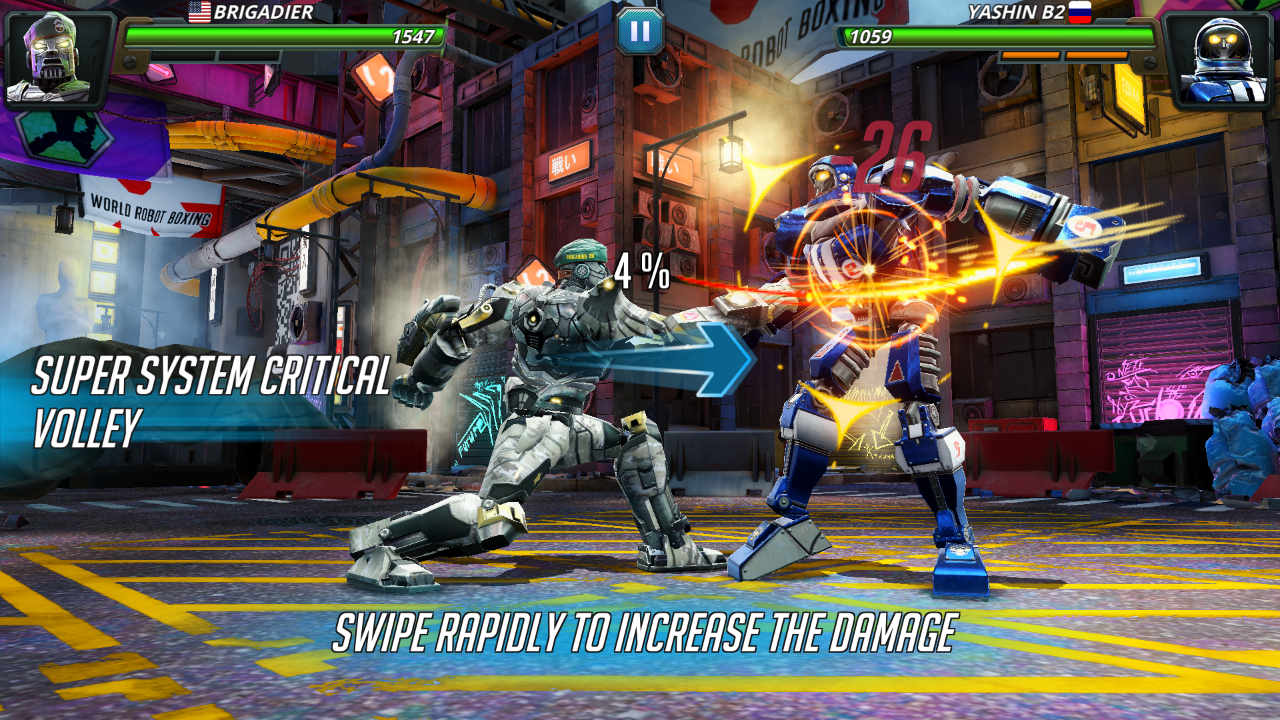
Task: Tap Brigadier's health value 1547
Action: pos(415,34)
